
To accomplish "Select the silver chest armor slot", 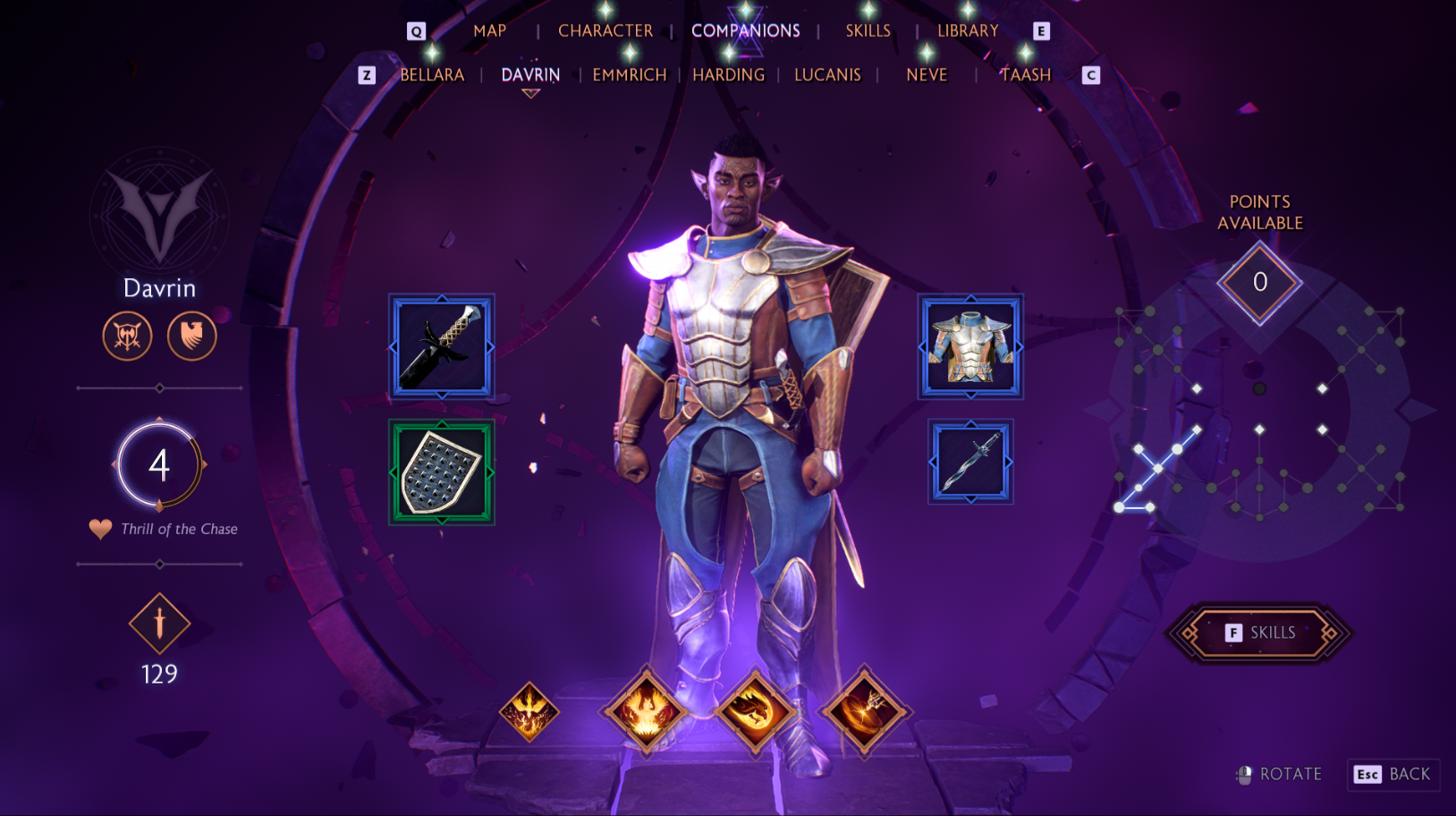I will click(x=970, y=346).
